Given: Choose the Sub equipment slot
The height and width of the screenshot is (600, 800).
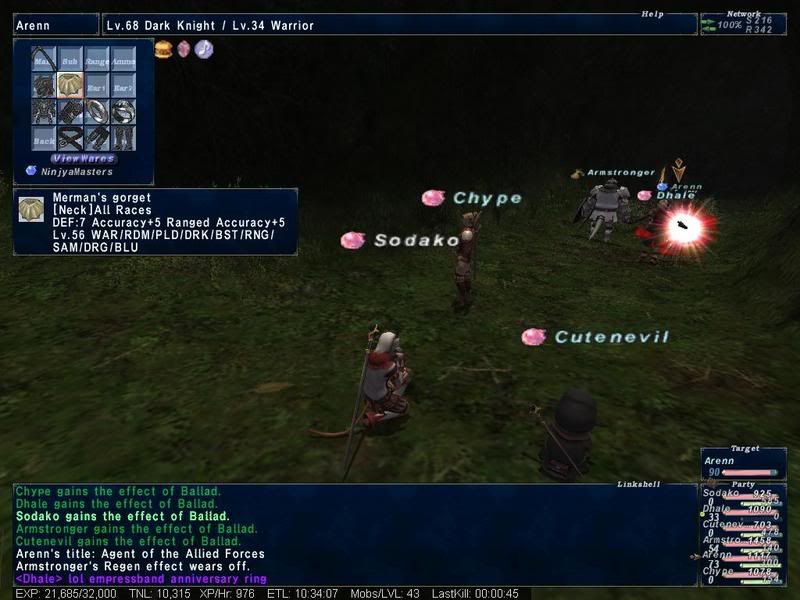Looking at the screenshot, I should coord(70,60).
